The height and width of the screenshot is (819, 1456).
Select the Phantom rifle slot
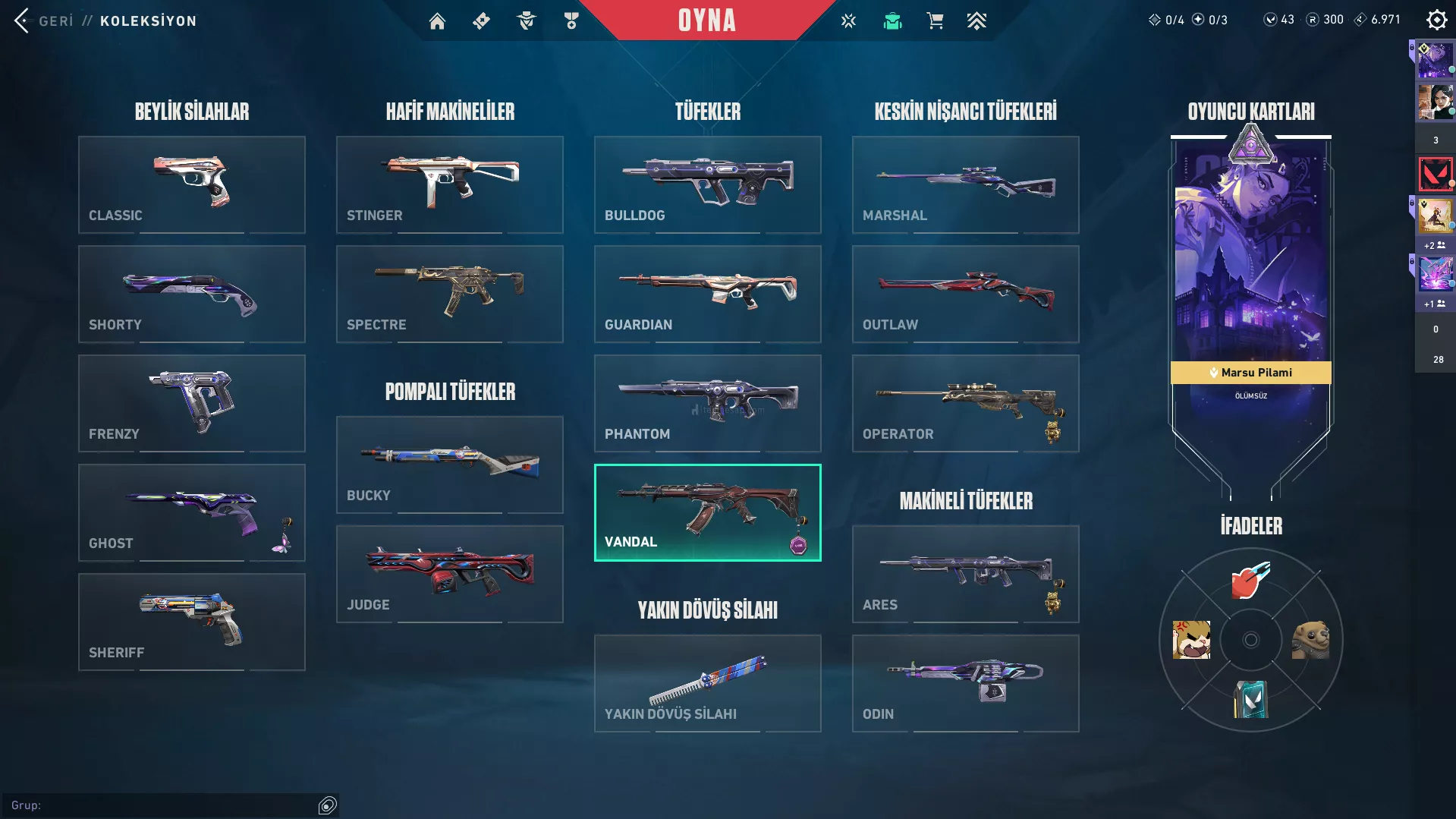pos(707,403)
